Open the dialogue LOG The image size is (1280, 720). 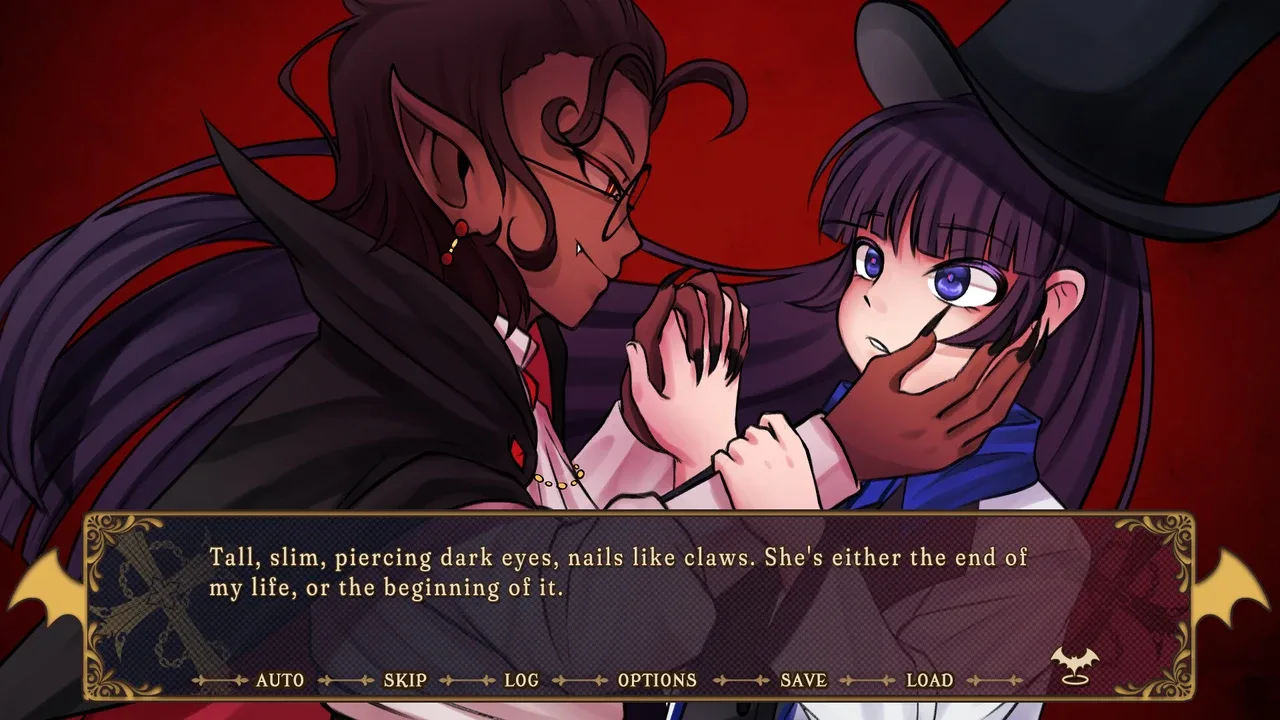[521, 680]
